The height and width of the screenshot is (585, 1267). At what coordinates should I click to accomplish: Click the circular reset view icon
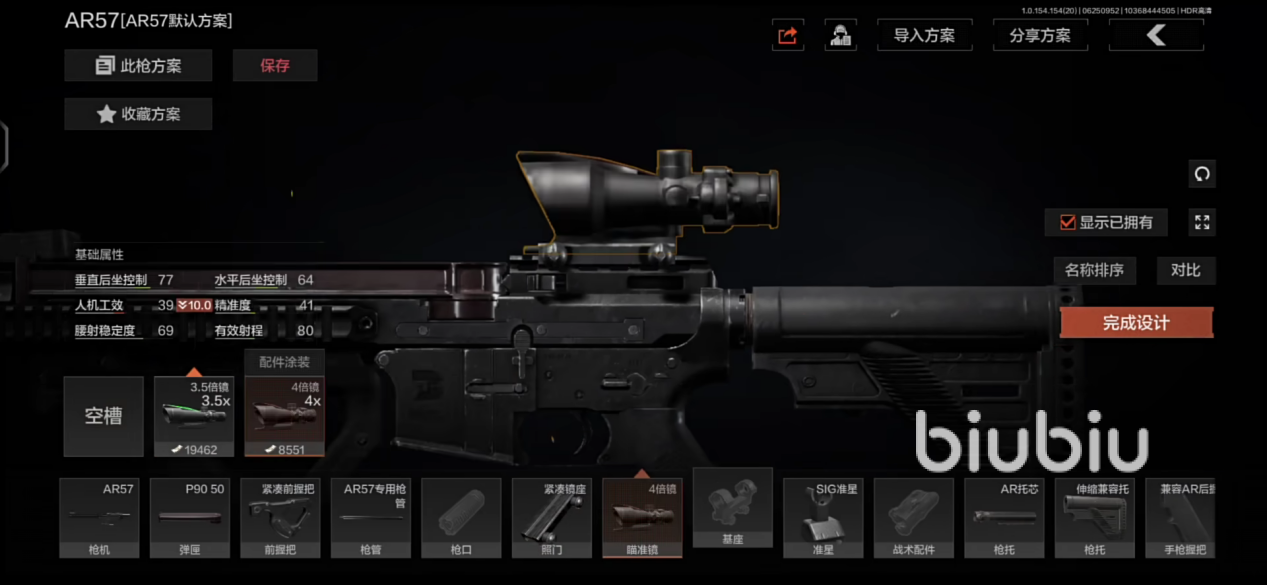click(1202, 174)
